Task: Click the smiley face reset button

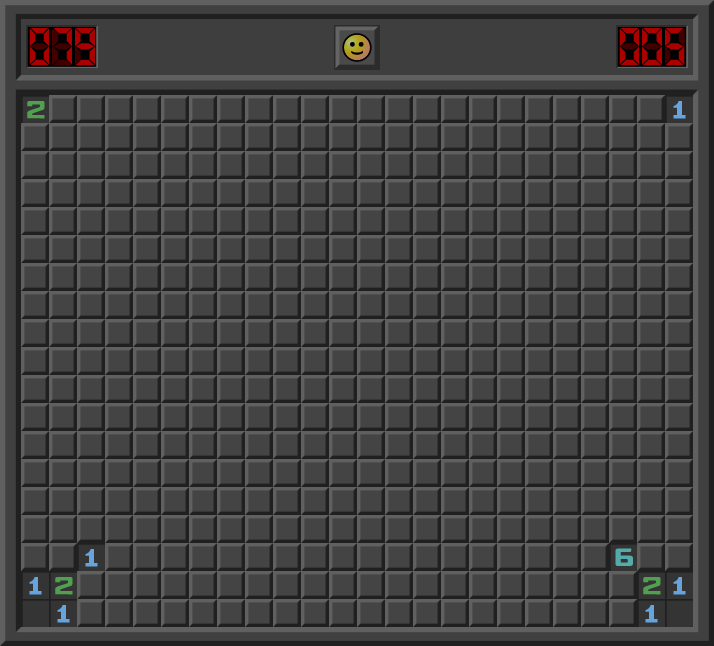Action: (x=357, y=47)
